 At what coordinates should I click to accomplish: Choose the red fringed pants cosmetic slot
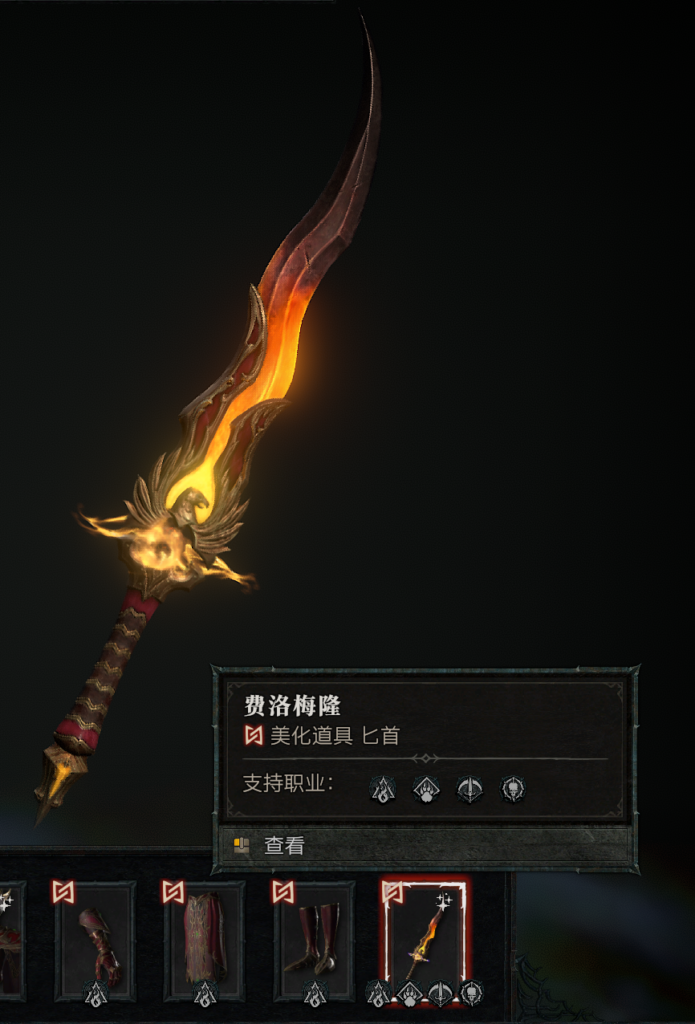(x=205, y=942)
